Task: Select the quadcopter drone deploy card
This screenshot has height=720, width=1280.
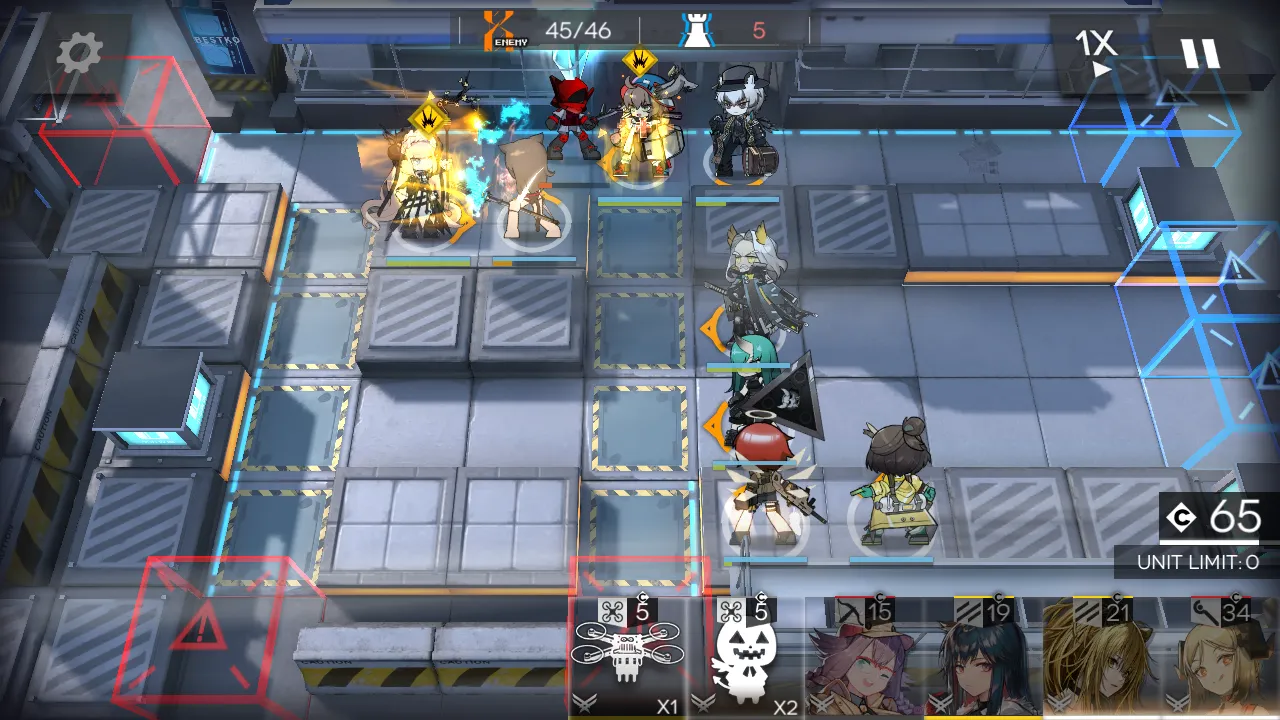Action: (x=627, y=658)
